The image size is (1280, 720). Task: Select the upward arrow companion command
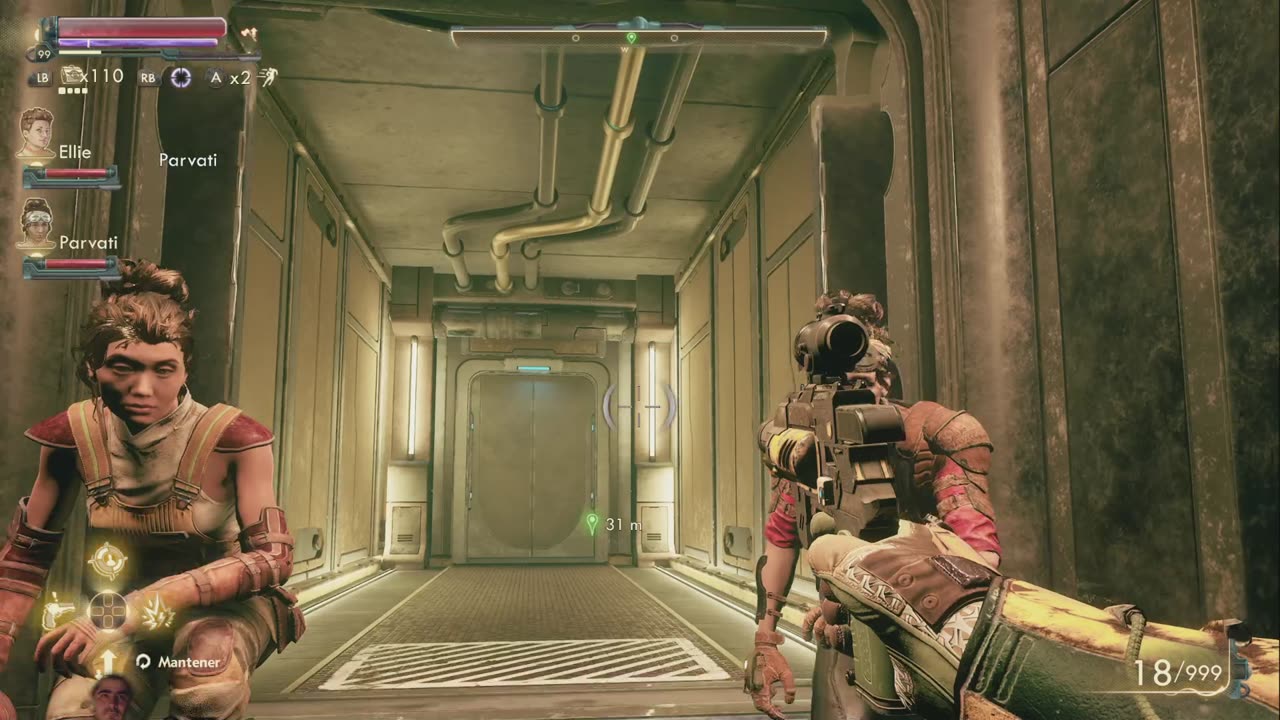pyautogui.click(x=107, y=661)
